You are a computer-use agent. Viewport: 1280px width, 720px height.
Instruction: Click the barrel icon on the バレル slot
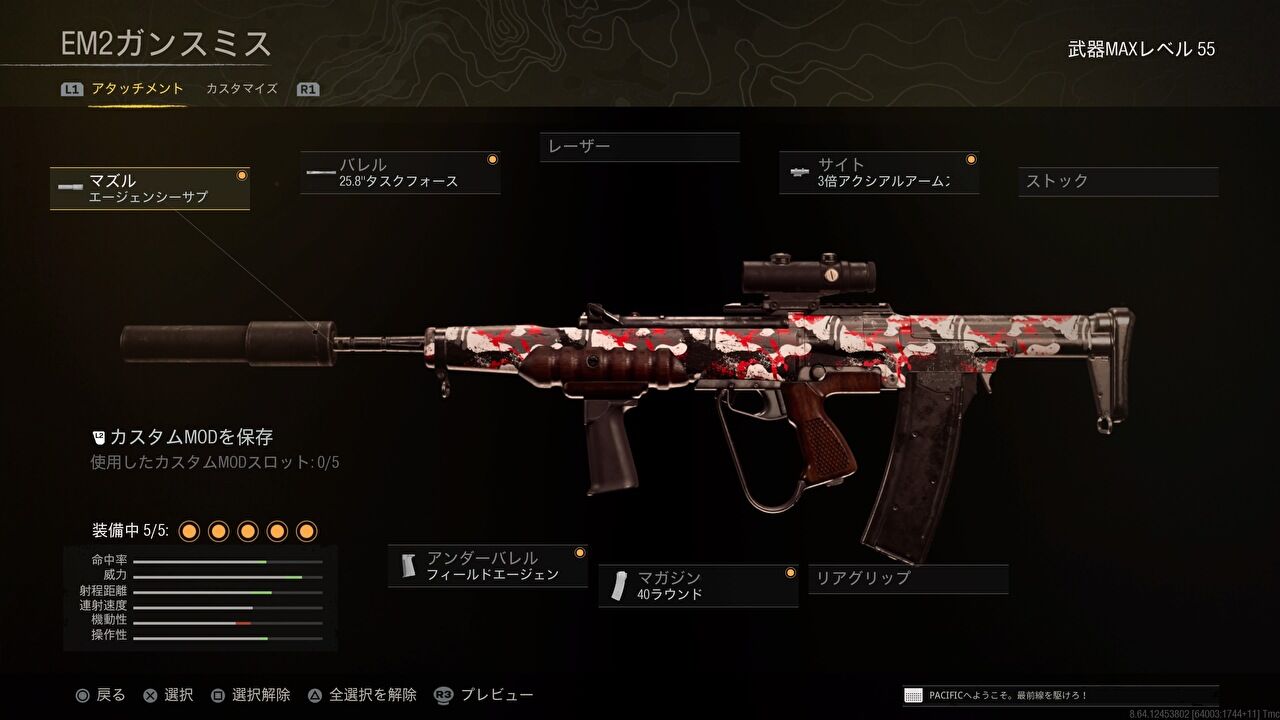point(318,171)
